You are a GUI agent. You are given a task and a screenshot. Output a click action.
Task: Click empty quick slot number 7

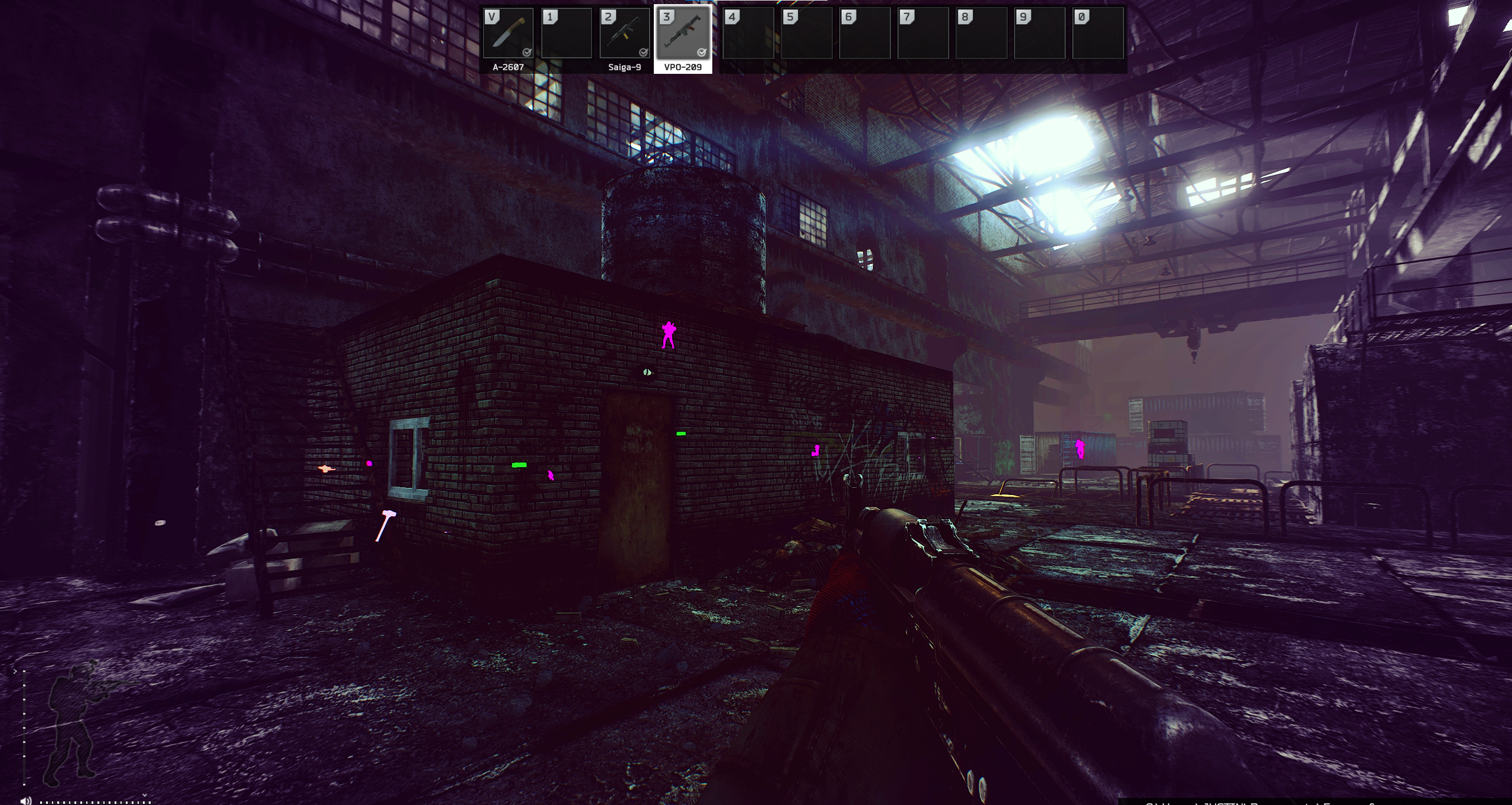(923, 34)
